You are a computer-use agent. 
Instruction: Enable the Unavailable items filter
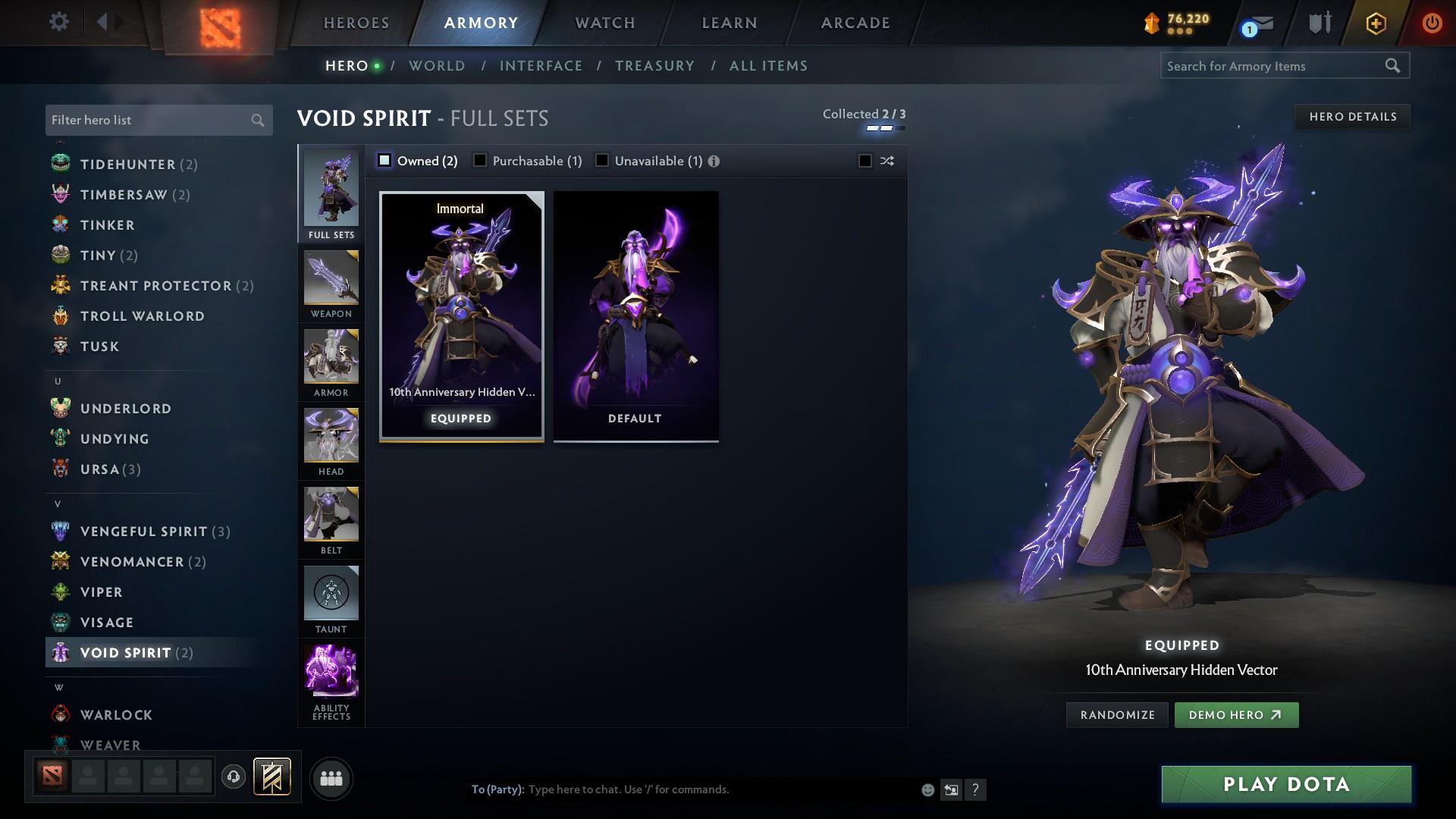click(602, 160)
